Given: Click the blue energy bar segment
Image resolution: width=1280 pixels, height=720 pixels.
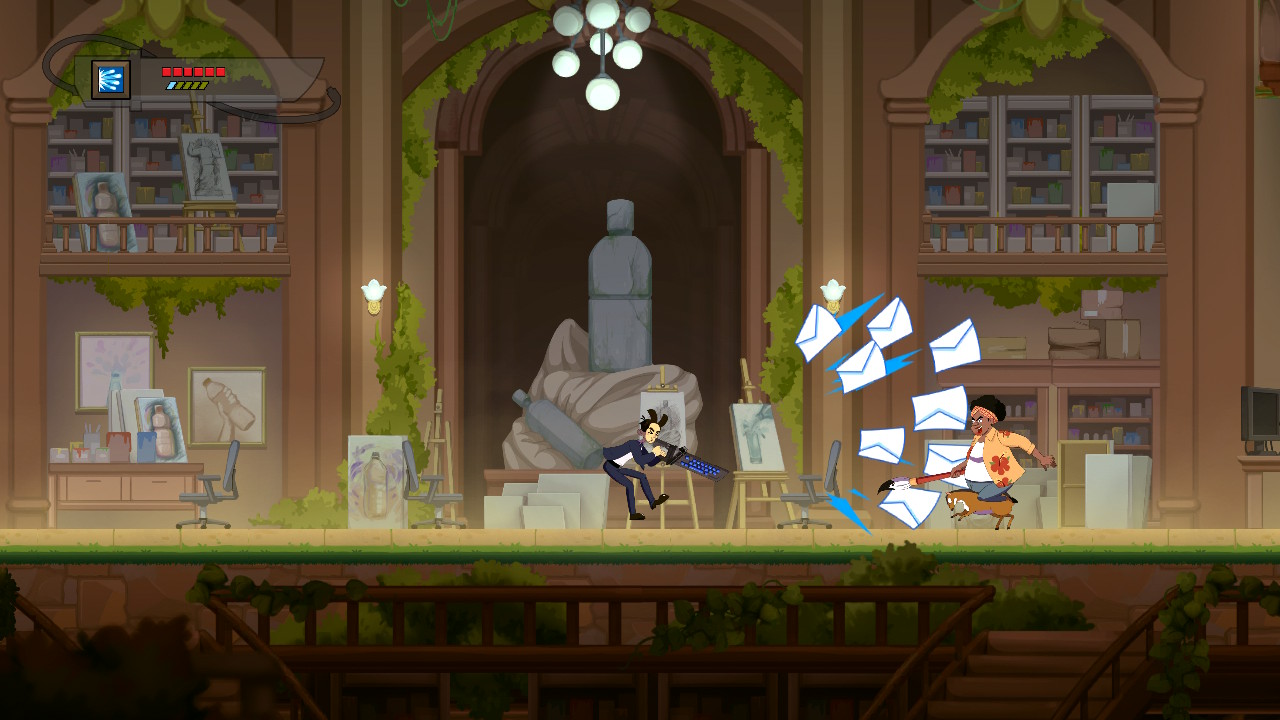Looking at the screenshot, I should pos(170,86).
